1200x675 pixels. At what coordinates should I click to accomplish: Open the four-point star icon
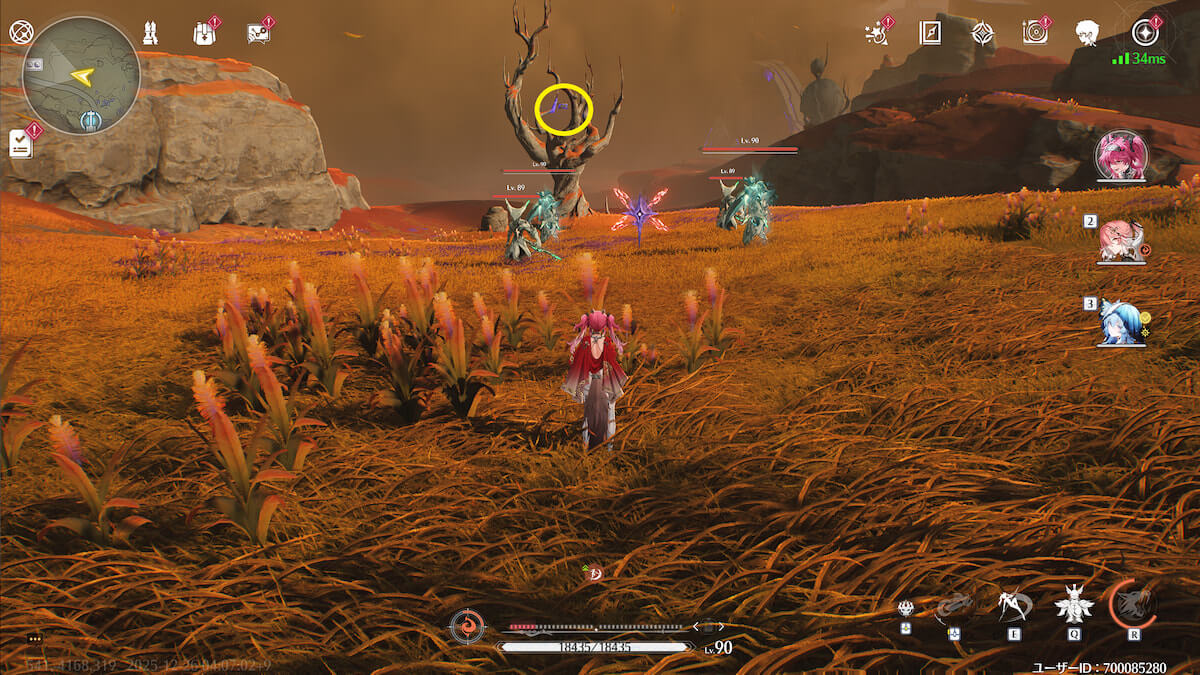(x=983, y=33)
